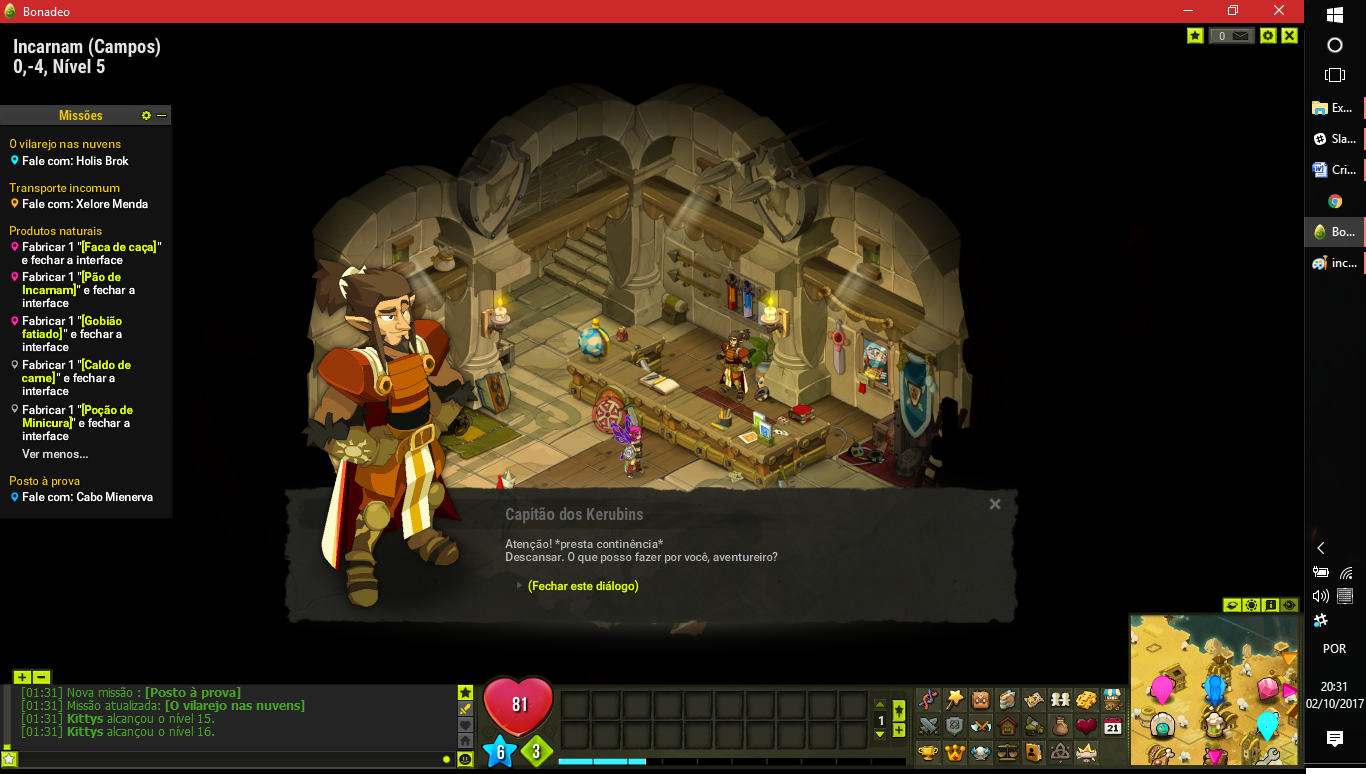Open the mailbox envelope counter
1366x774 pixels.
(1231, 36)
